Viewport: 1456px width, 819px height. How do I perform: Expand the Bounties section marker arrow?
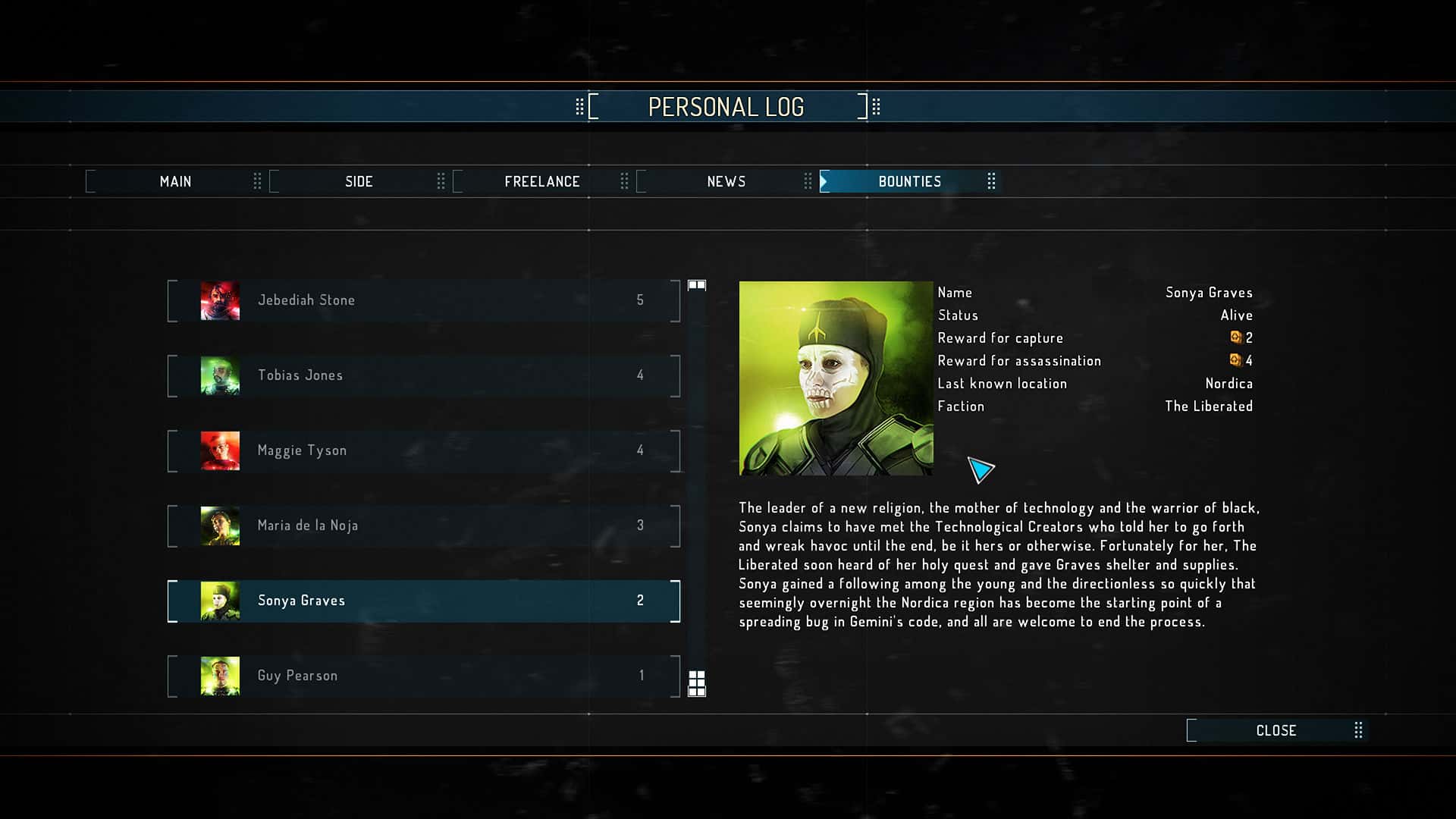click(x=824, y=181)
